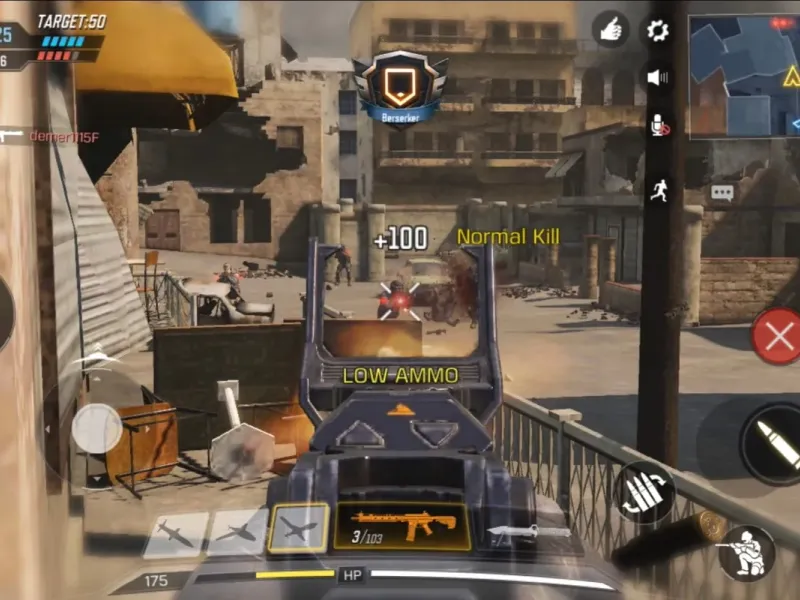Switch to the combat knife
The image size is (800, 600).
(529, 531)
